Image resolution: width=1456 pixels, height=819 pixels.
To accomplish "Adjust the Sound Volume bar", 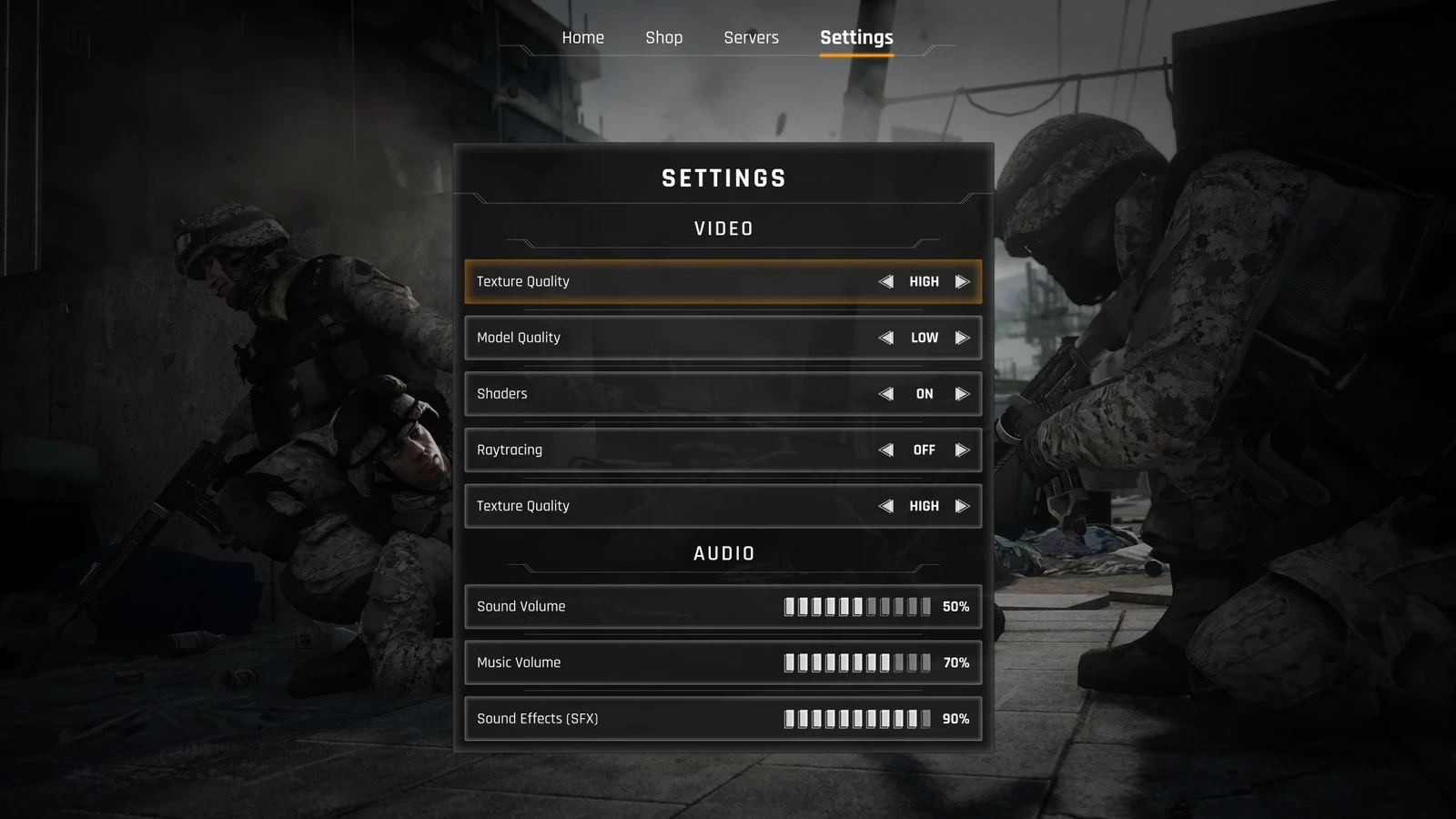I will point(857,607).
